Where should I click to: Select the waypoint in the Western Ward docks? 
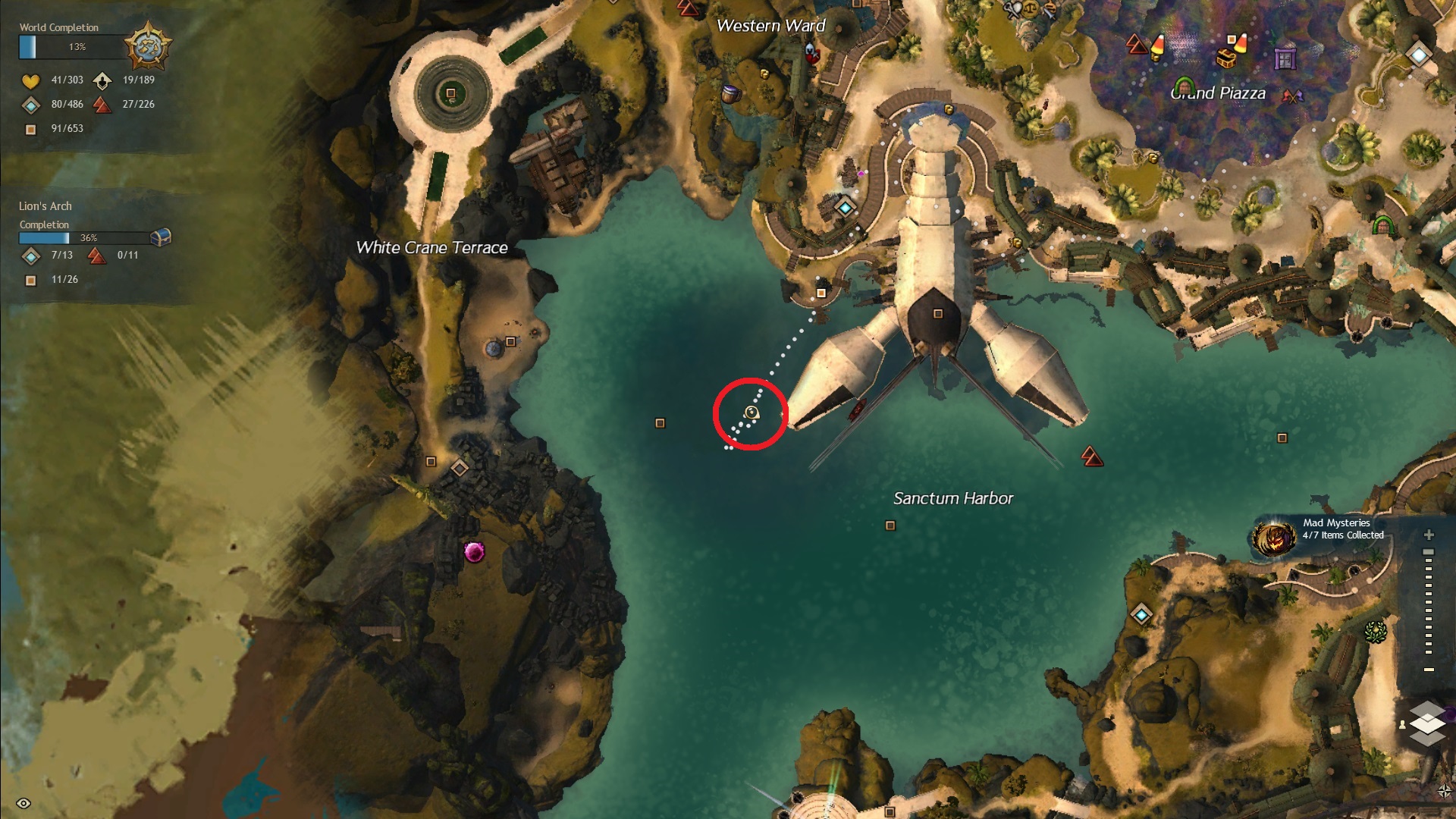pos(845,207)
